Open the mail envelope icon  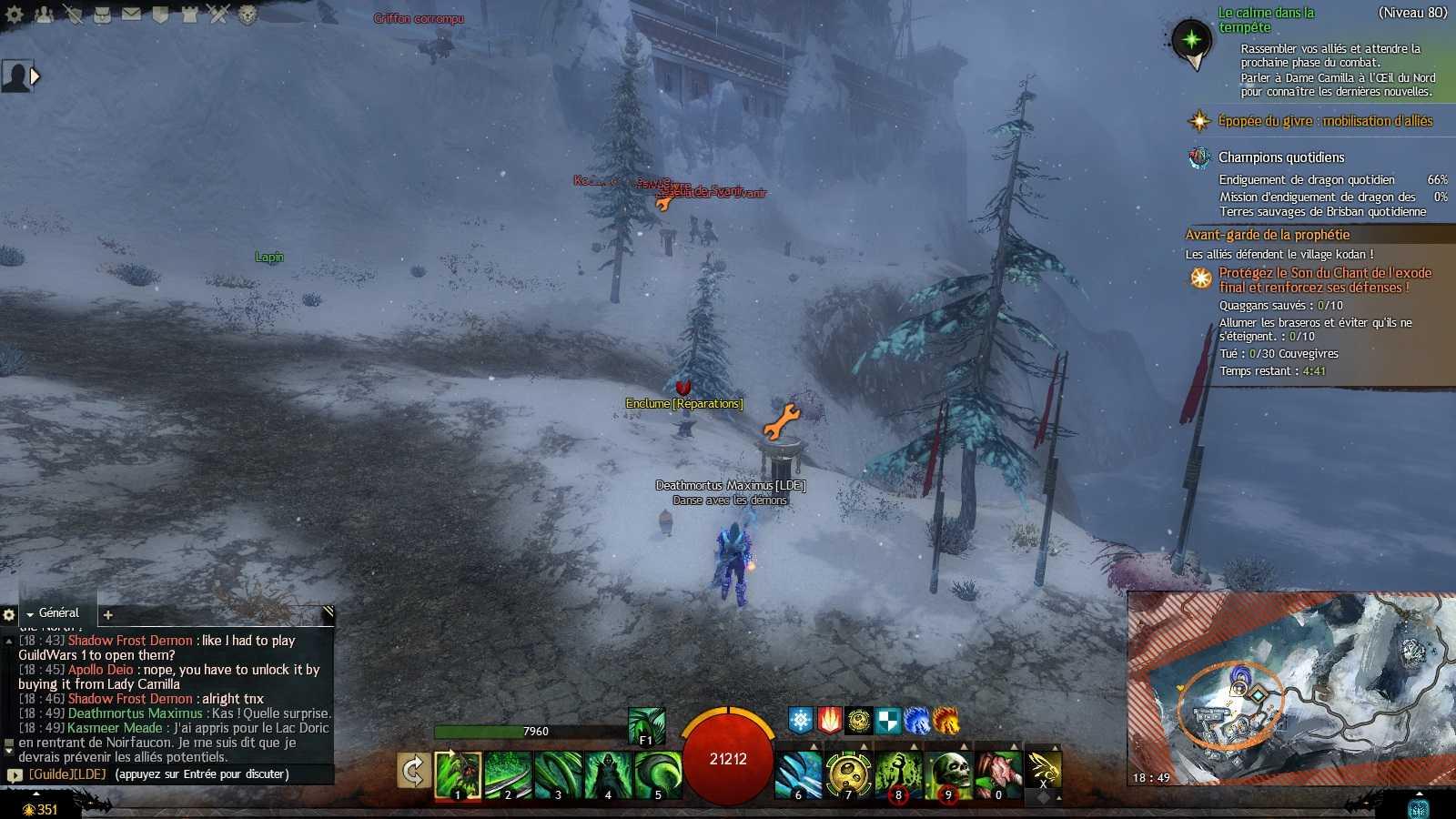pos(131,14)
